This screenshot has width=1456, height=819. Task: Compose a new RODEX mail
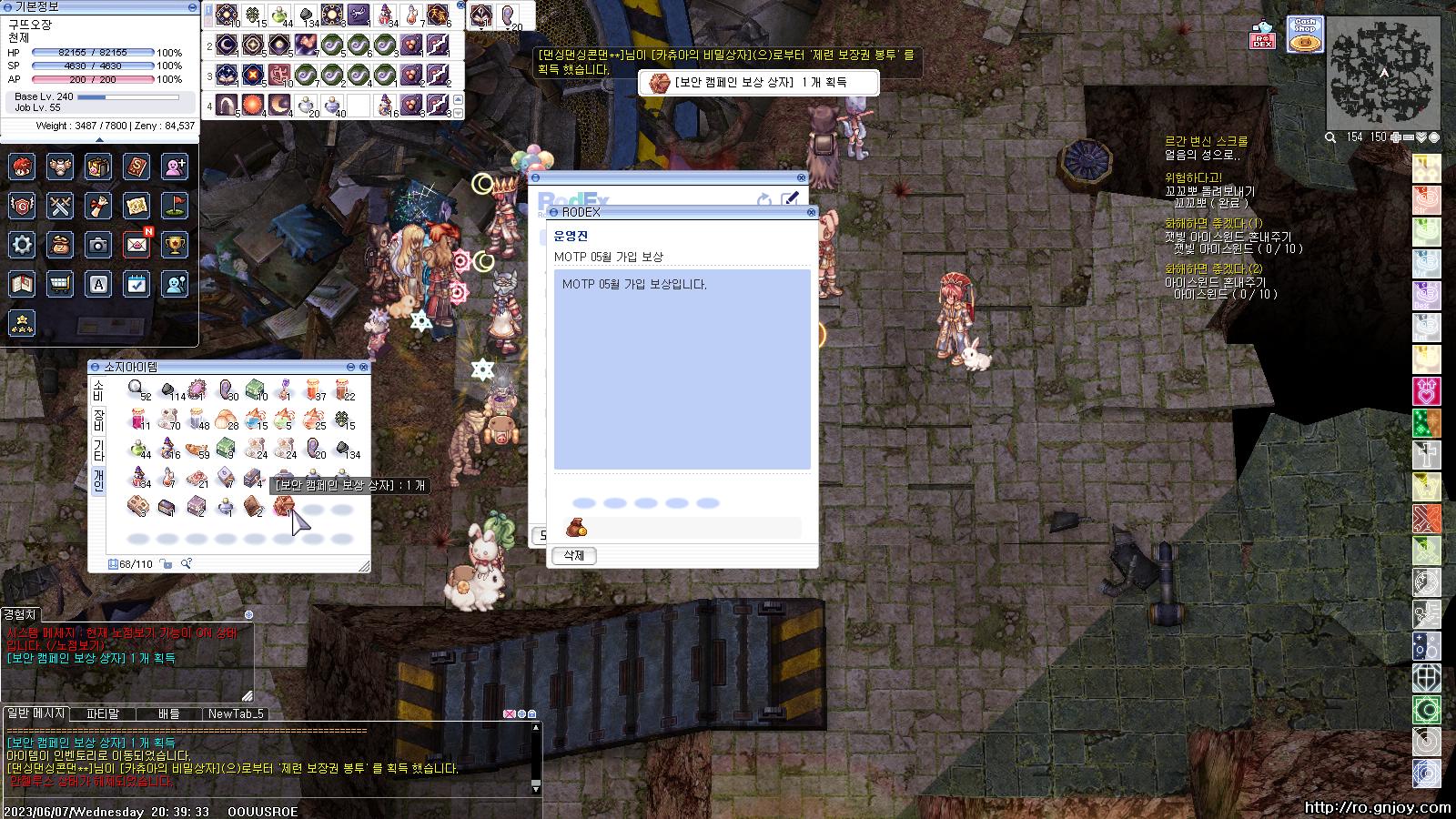pyautogui.click(x=790, y=198)
